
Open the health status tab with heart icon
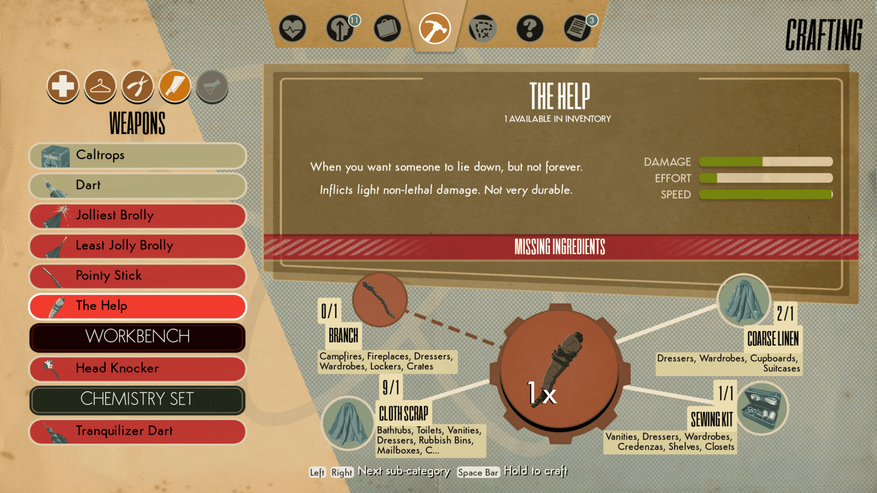[291, 27]
